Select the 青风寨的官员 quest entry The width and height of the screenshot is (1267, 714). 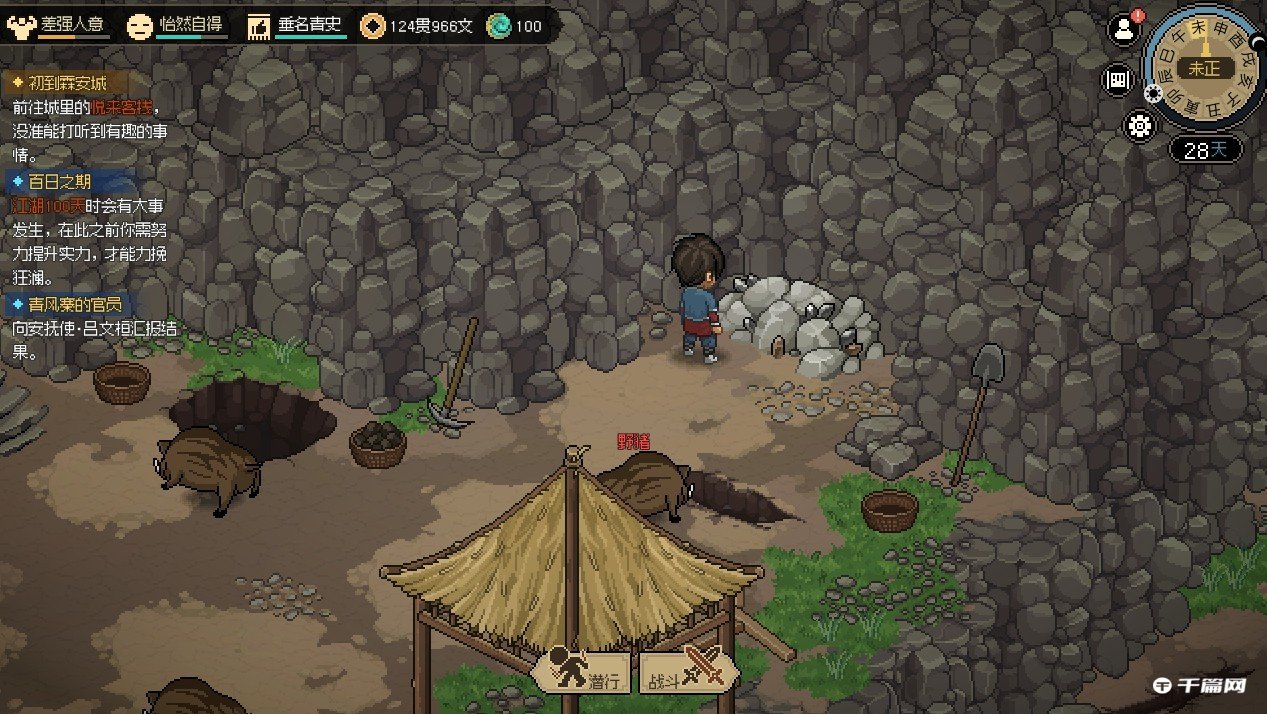tap(66, 305)
